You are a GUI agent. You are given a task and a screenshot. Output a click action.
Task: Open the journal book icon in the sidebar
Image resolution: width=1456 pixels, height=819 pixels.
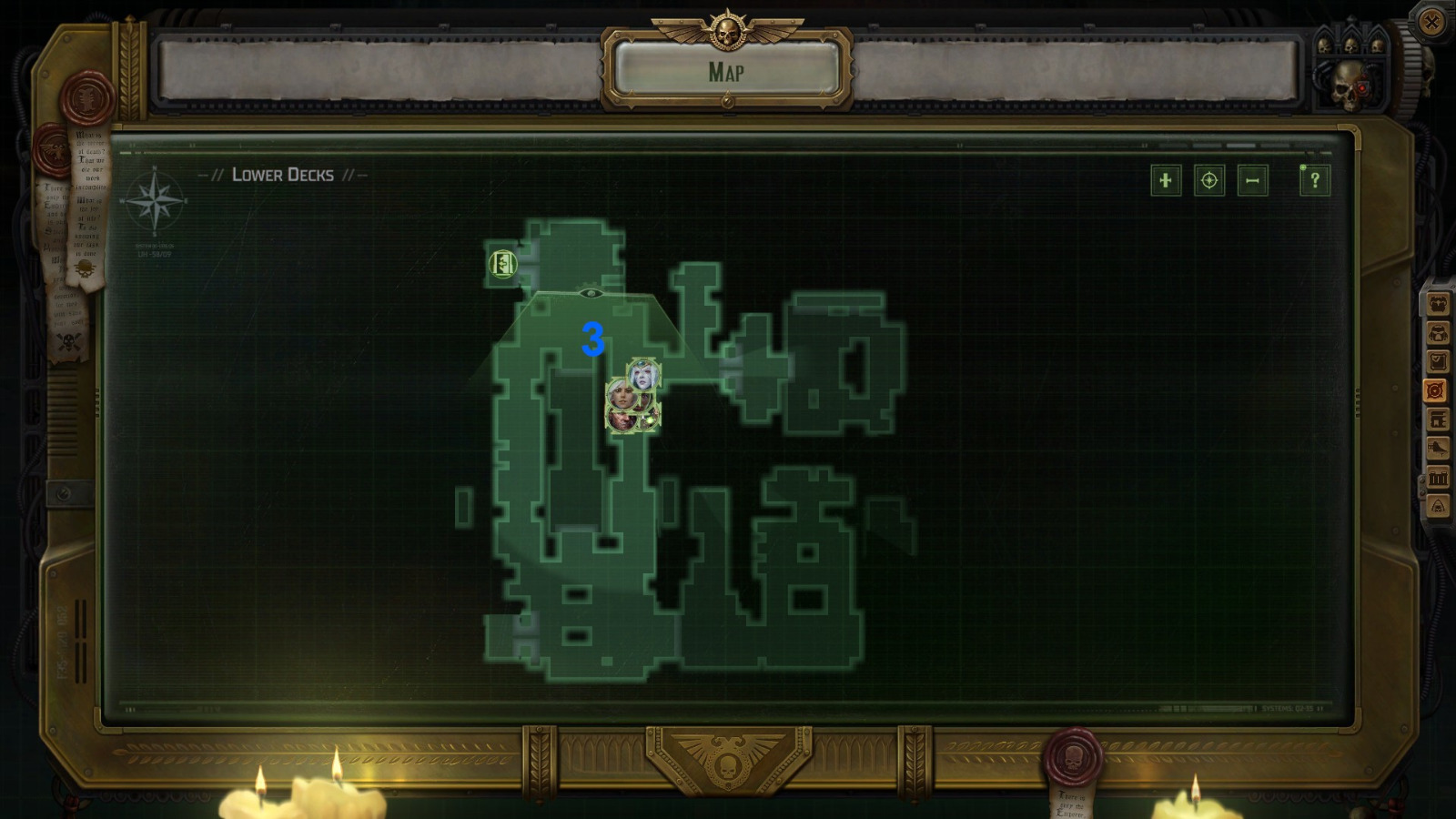pyautogui.click(x=1438, y=361)
